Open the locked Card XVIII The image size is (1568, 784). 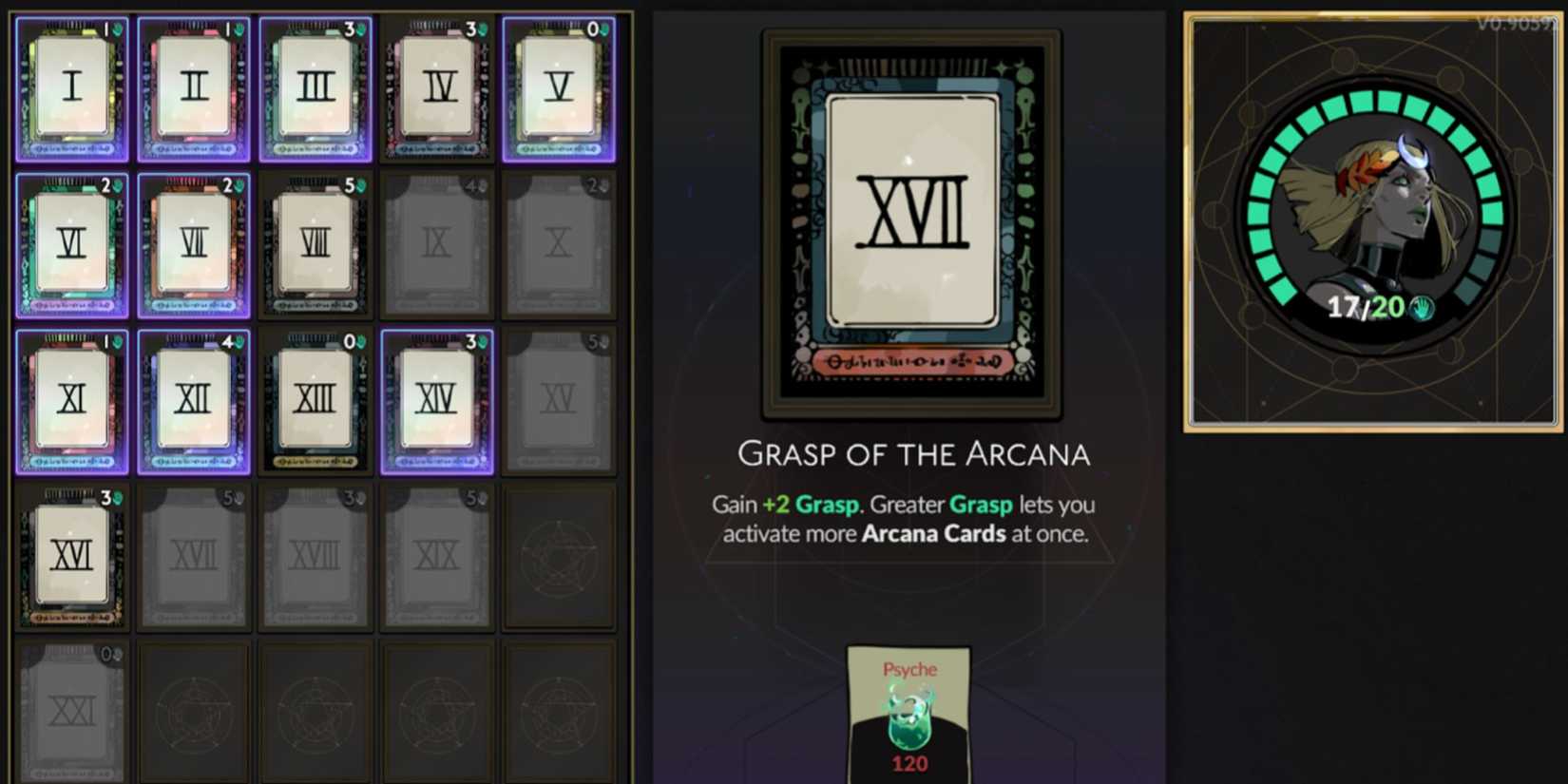[x=316, y=556]
